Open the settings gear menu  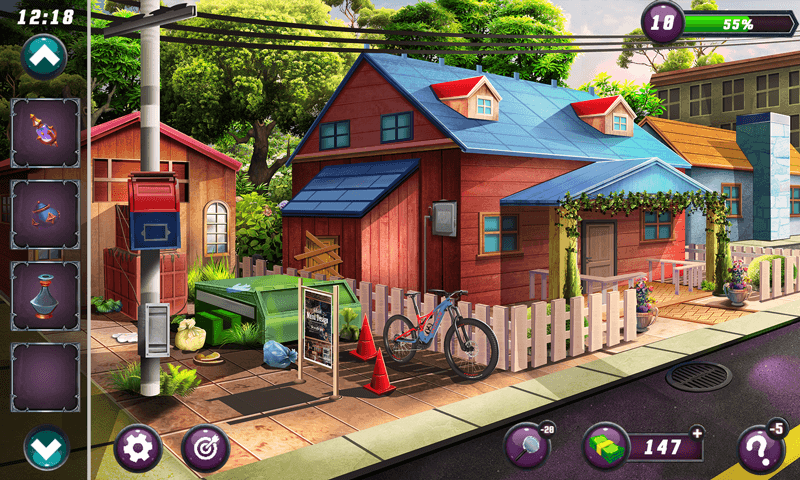click(138, 449)
